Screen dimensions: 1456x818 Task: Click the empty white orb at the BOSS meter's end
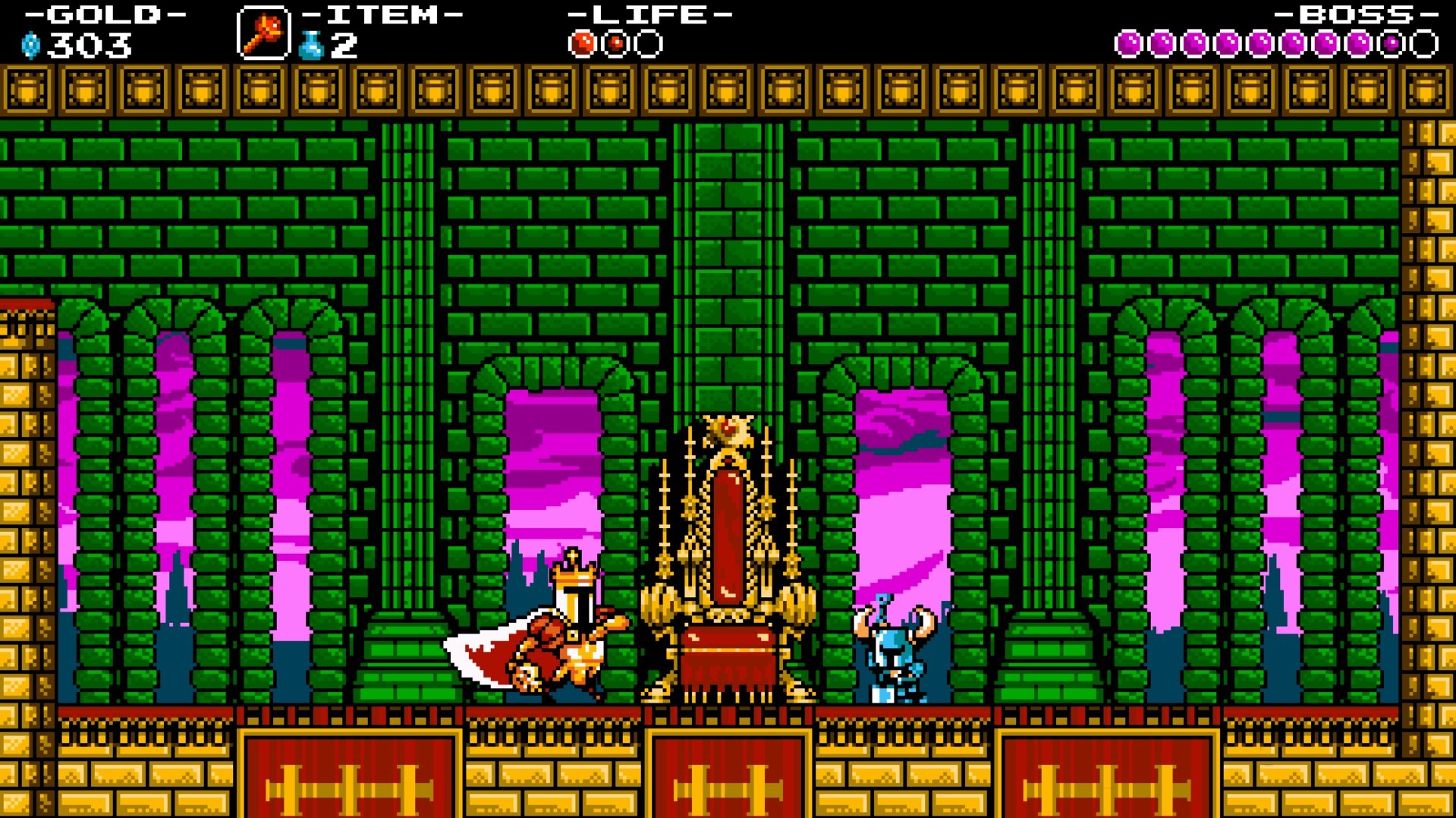click(1423, 43)
